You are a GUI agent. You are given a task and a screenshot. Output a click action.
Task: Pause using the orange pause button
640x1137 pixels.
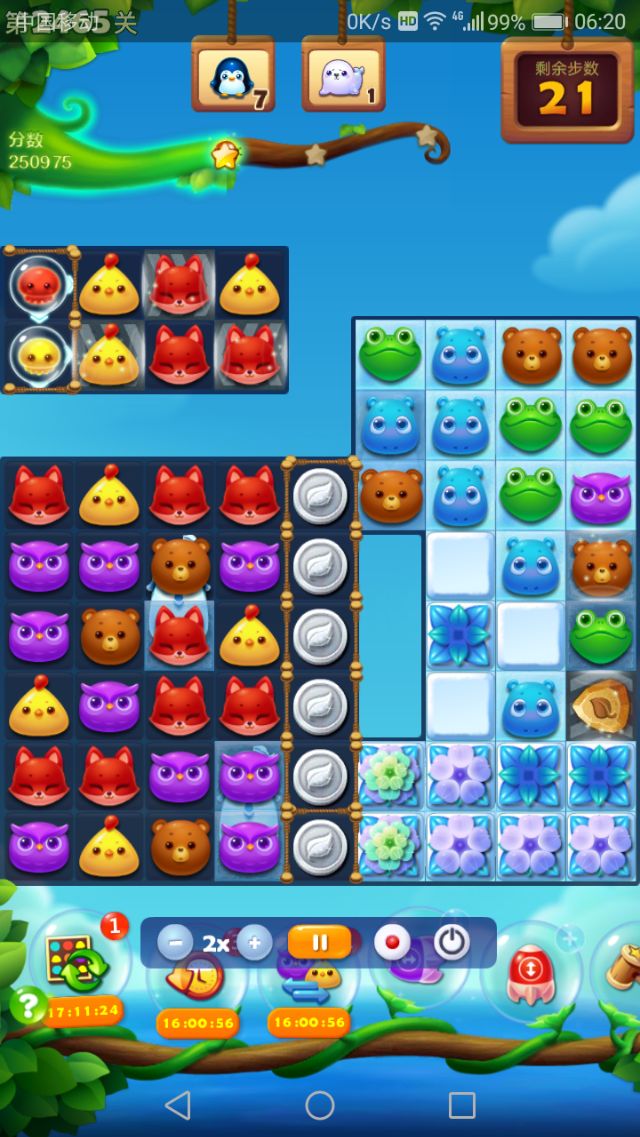320,942
